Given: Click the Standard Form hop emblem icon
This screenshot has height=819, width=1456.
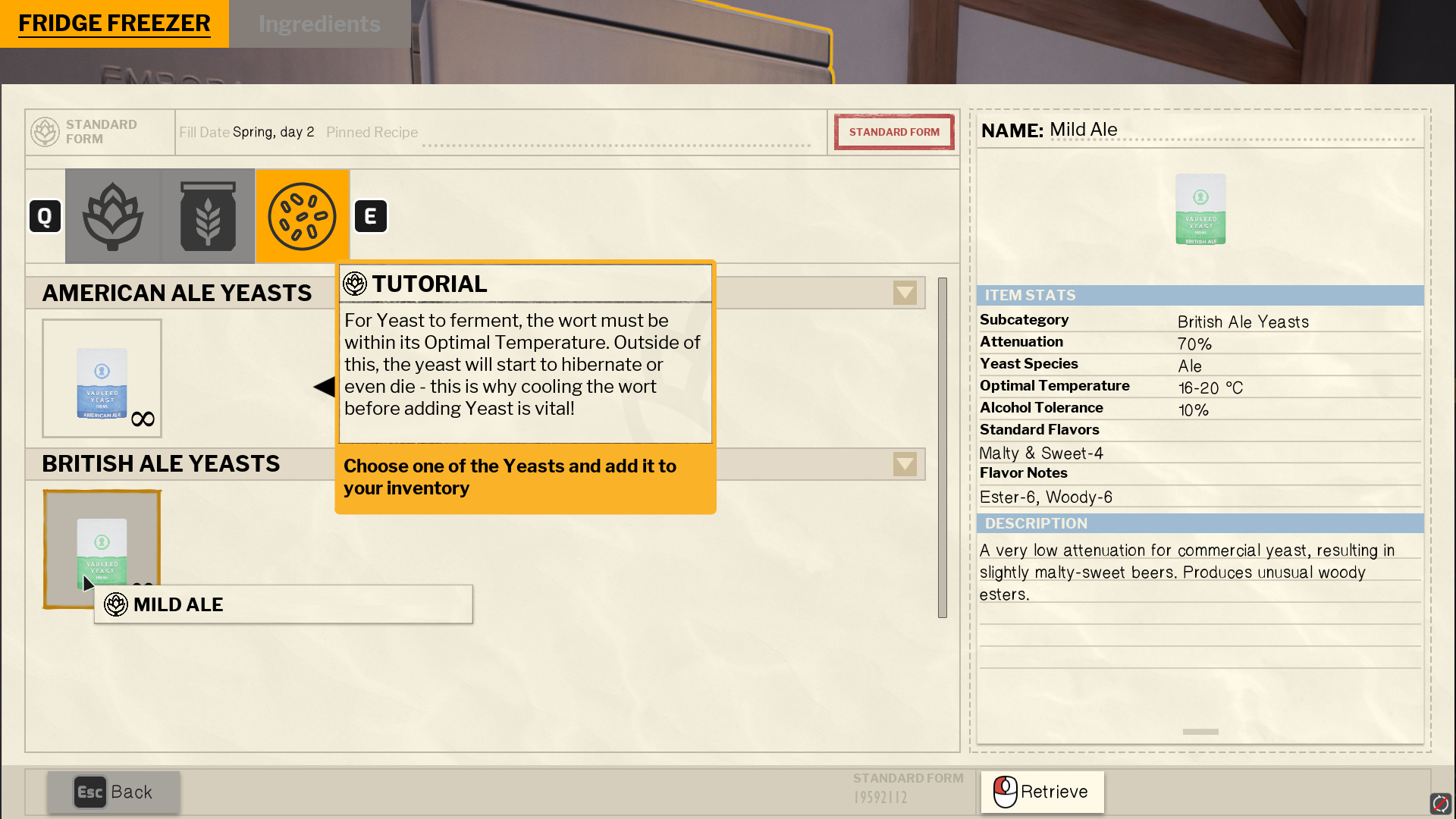Looking at the screenshot, I should pyautogui.click(x=44, y=131).
